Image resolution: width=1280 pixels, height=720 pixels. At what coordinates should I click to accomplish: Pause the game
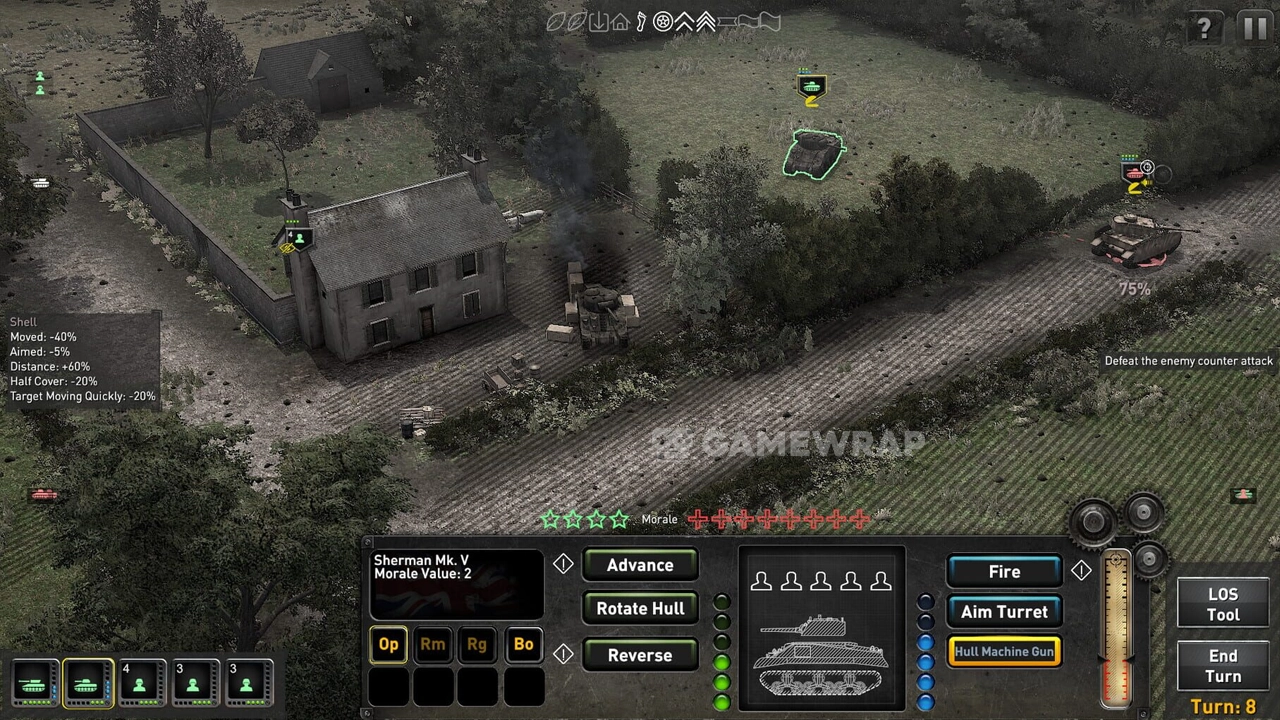pyautogui.click(x=1256, y=28)
